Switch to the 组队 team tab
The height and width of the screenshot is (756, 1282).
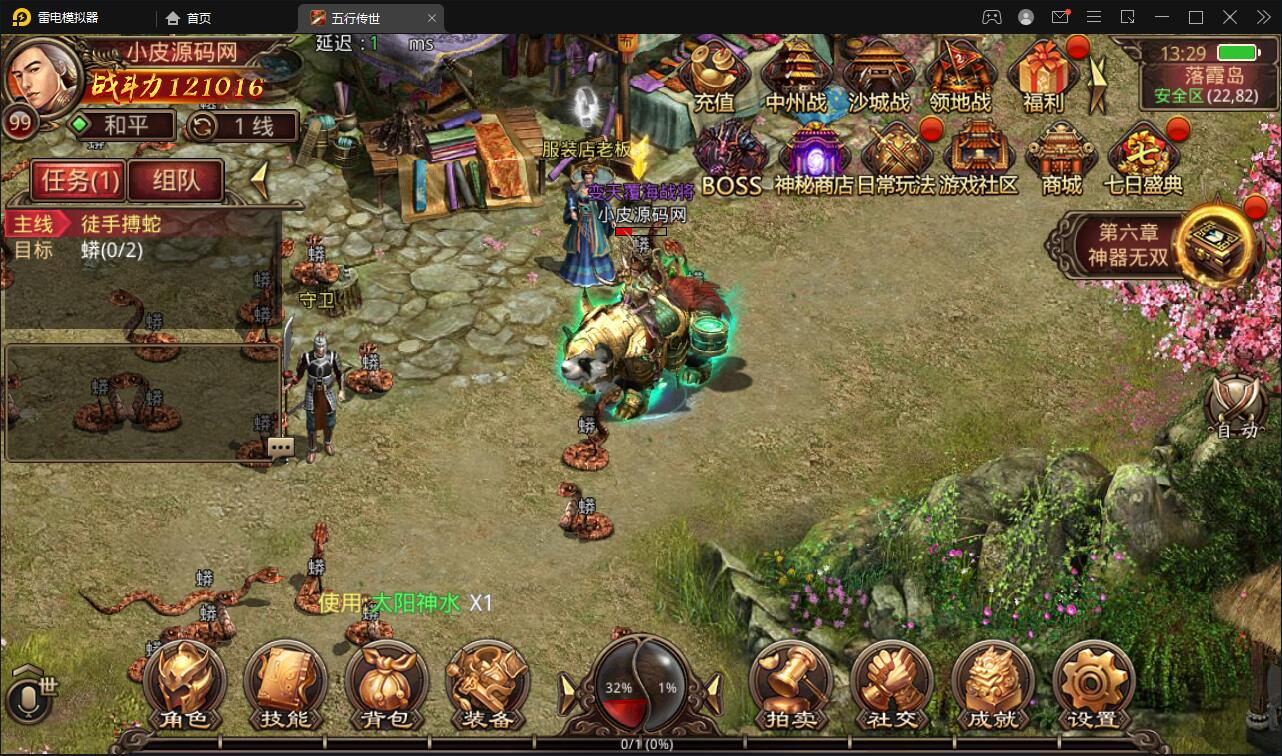[176, 180]
